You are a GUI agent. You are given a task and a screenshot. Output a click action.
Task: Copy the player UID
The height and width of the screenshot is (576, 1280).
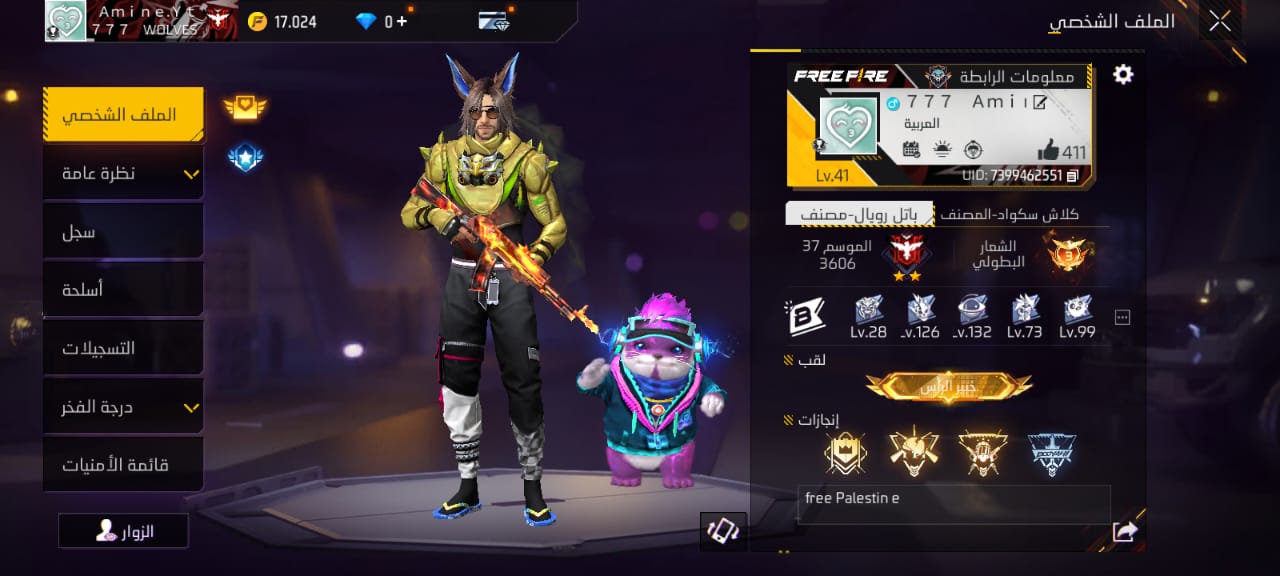point(1073,176)
